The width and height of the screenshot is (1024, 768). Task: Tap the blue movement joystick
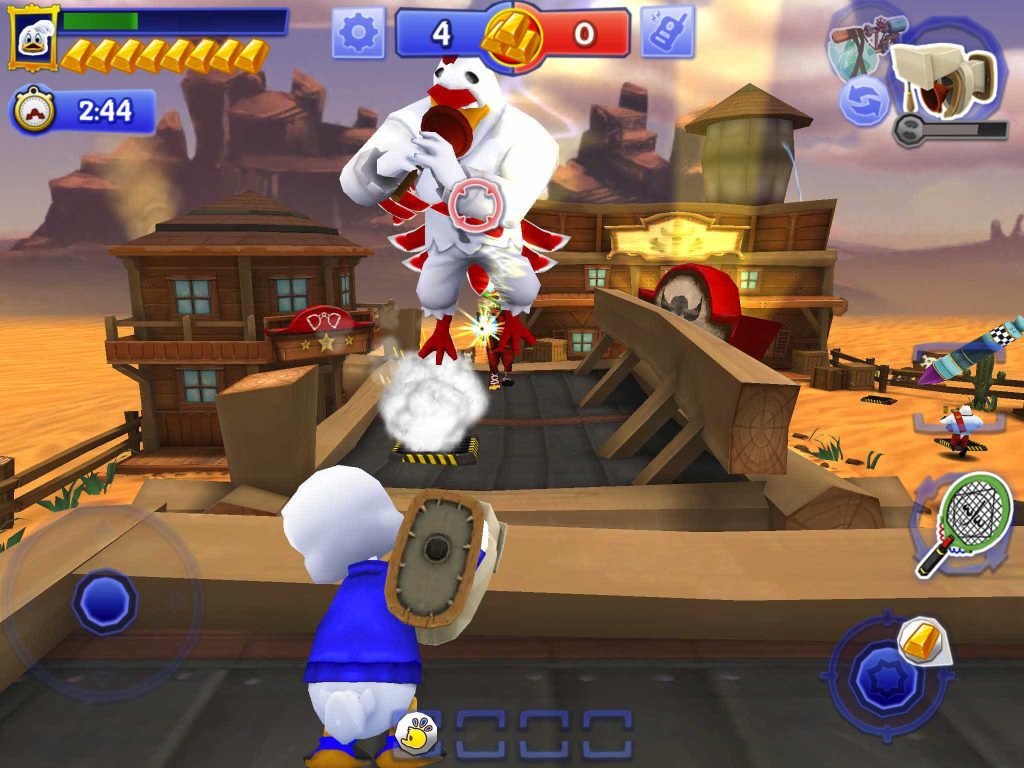104,601
